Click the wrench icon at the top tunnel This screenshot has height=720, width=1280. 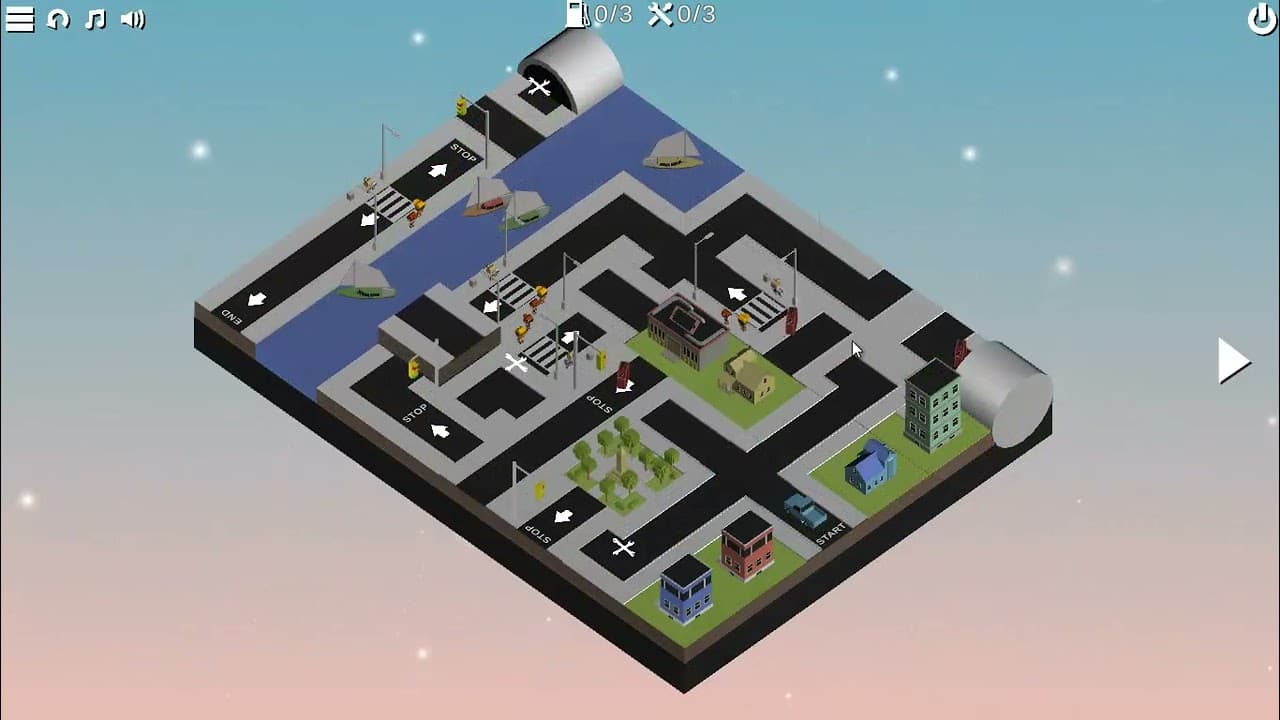[540, 87]
